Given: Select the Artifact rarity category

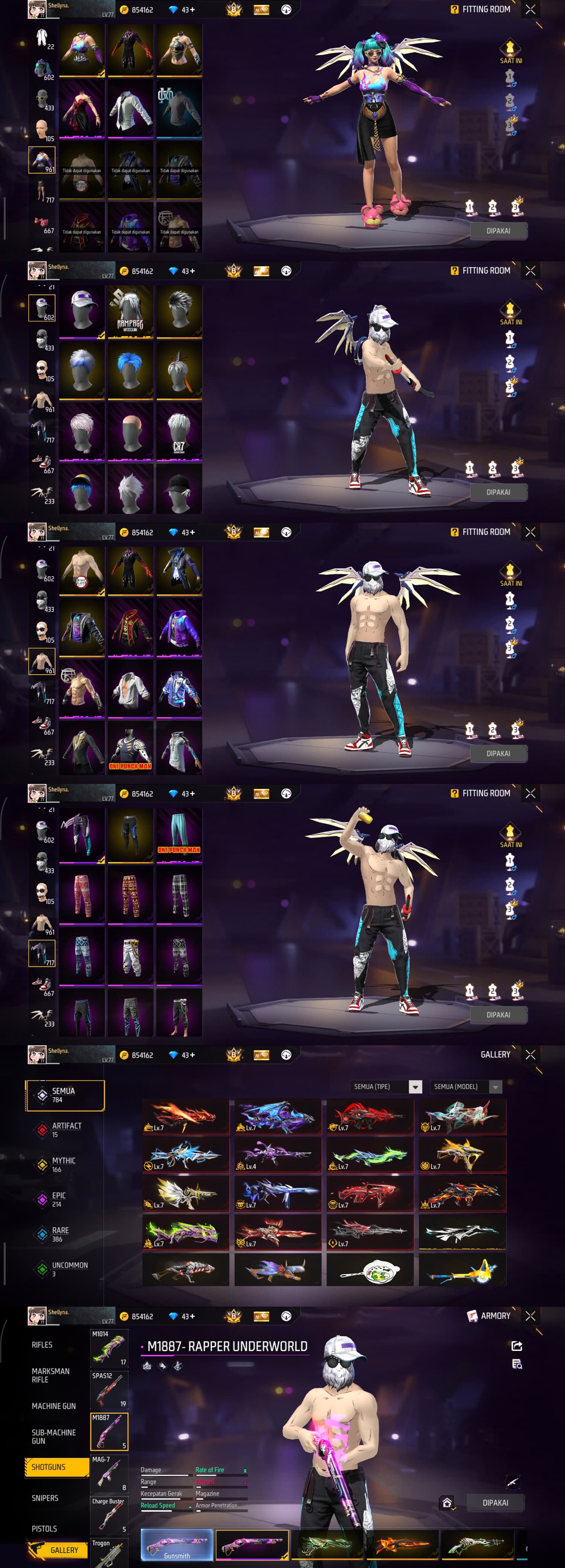Looking at the screenshot, I should pos(66,1130).
